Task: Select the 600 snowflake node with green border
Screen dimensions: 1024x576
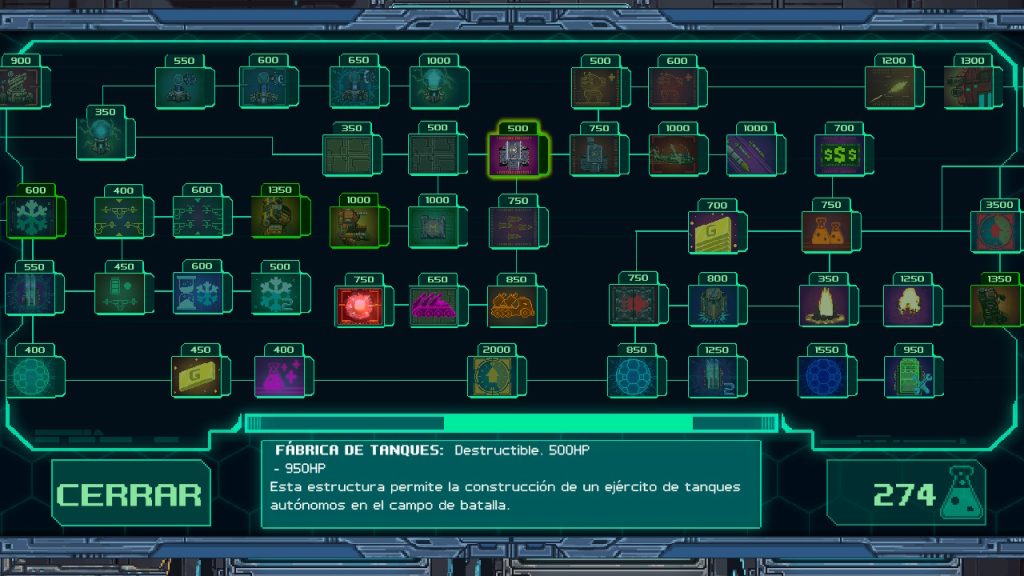Action: (x=34, y=217)
